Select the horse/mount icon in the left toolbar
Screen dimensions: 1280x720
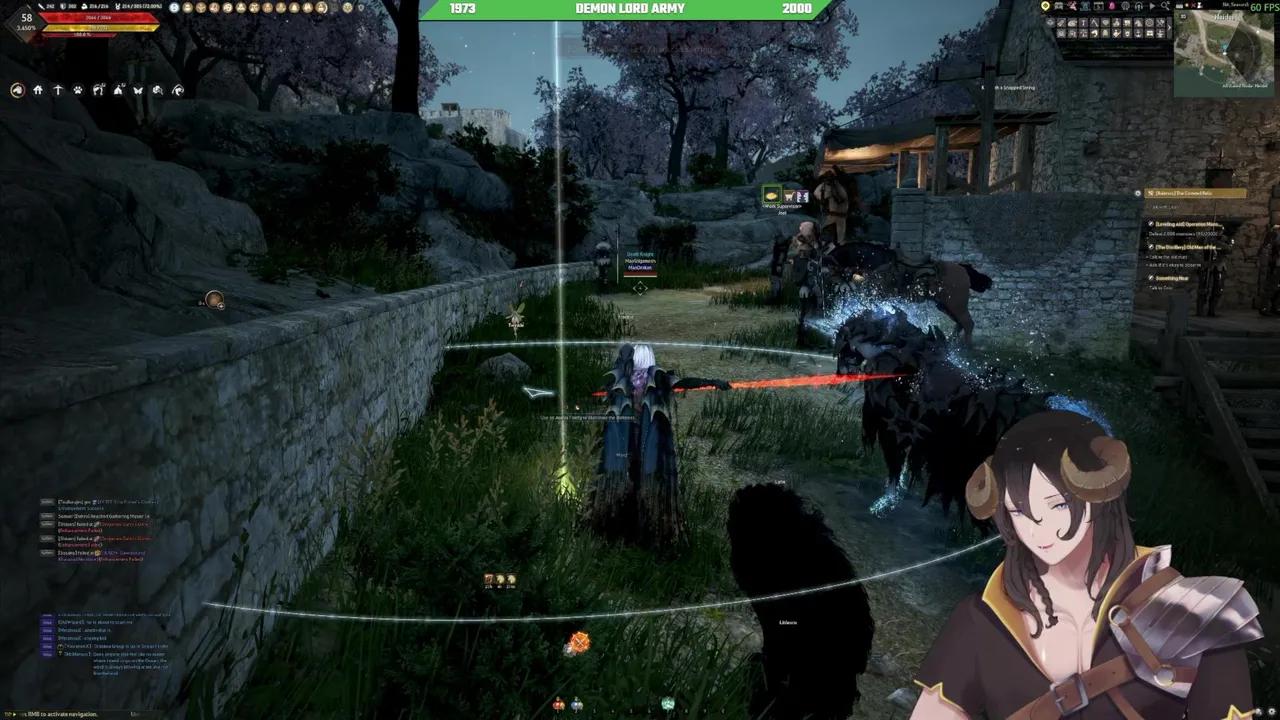(17, 90)
